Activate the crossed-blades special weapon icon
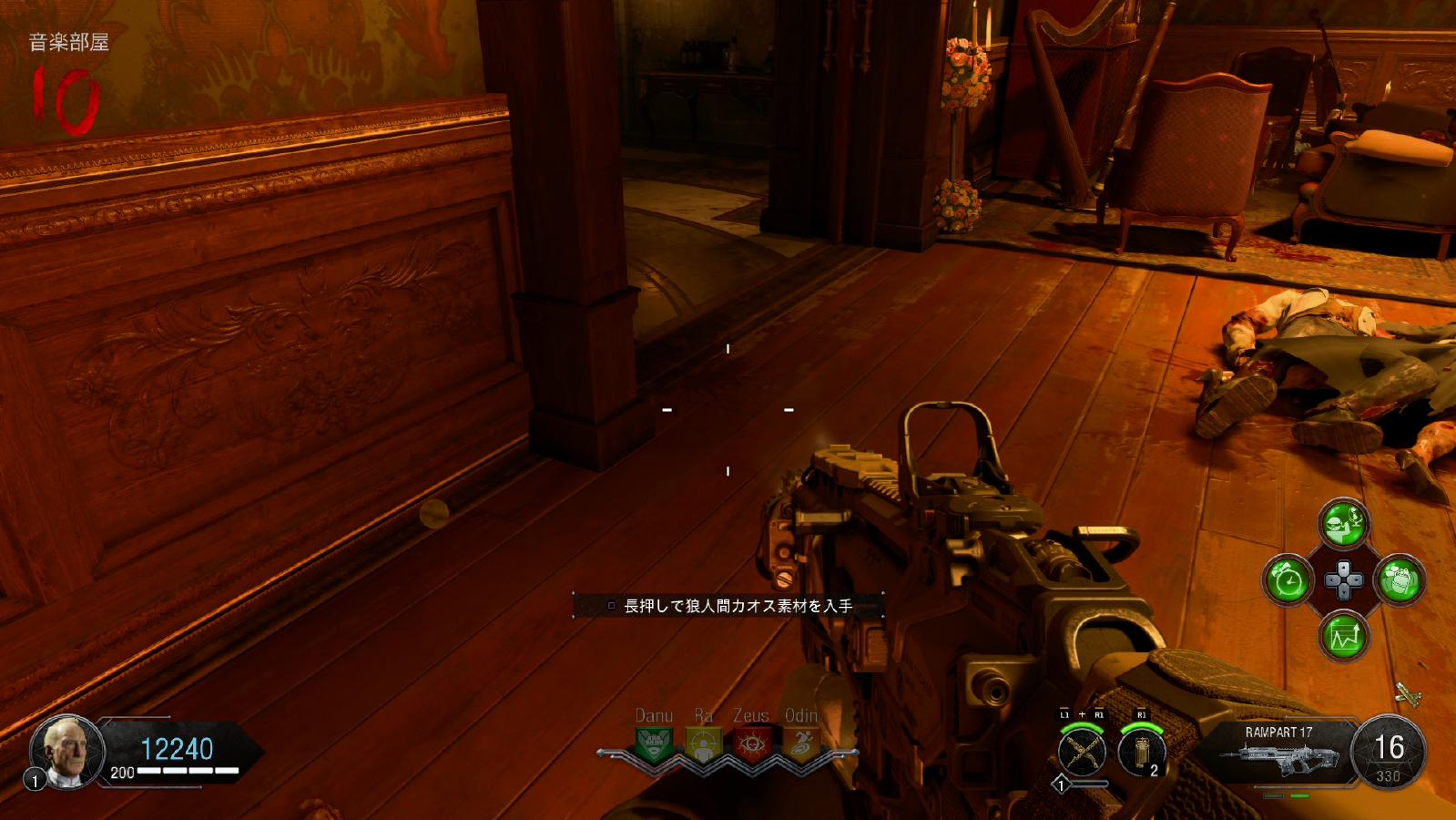This screenshot has width=1456, height=820. (1082, 753)
